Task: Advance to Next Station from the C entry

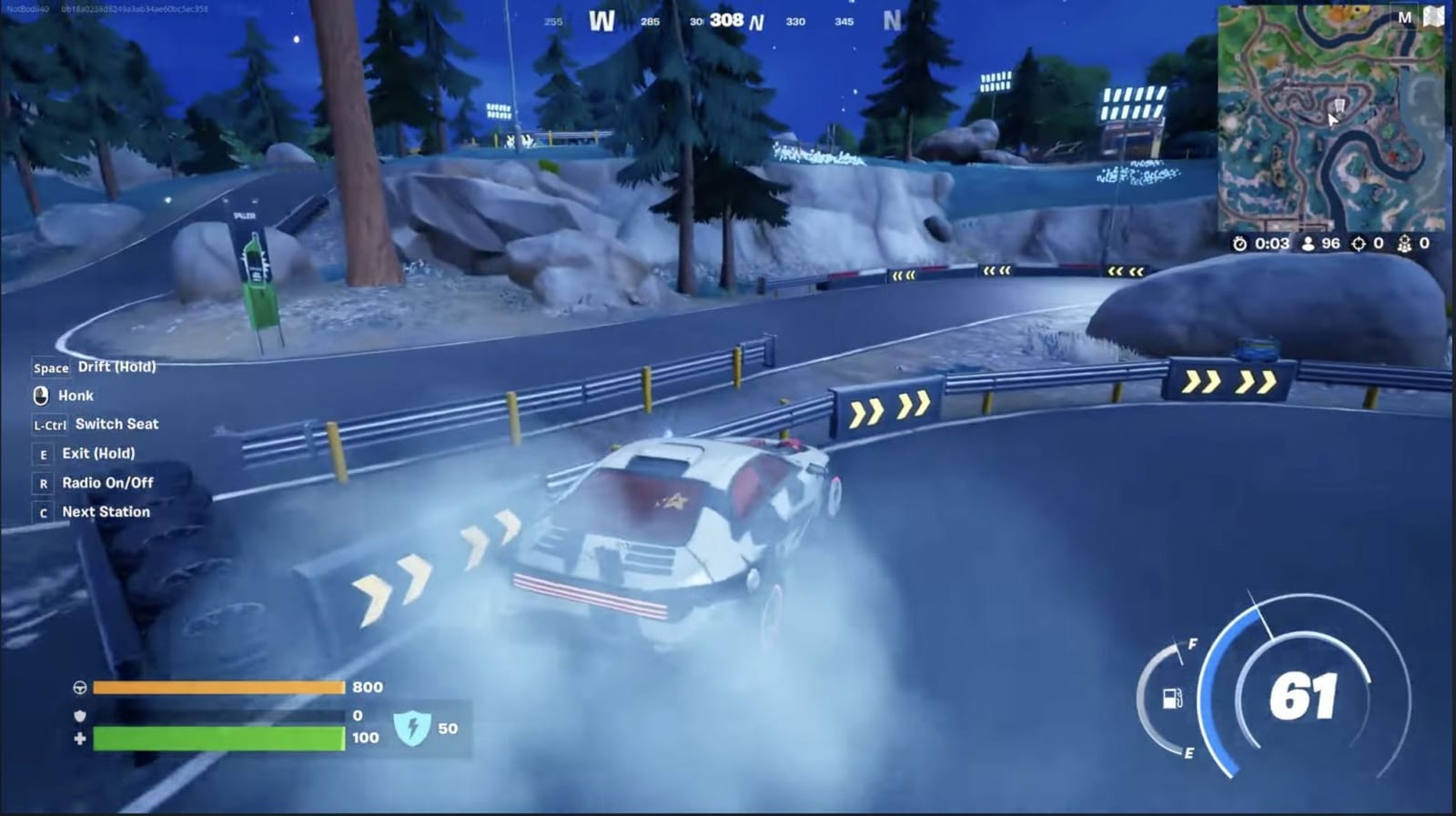Action: pos(104,512)
